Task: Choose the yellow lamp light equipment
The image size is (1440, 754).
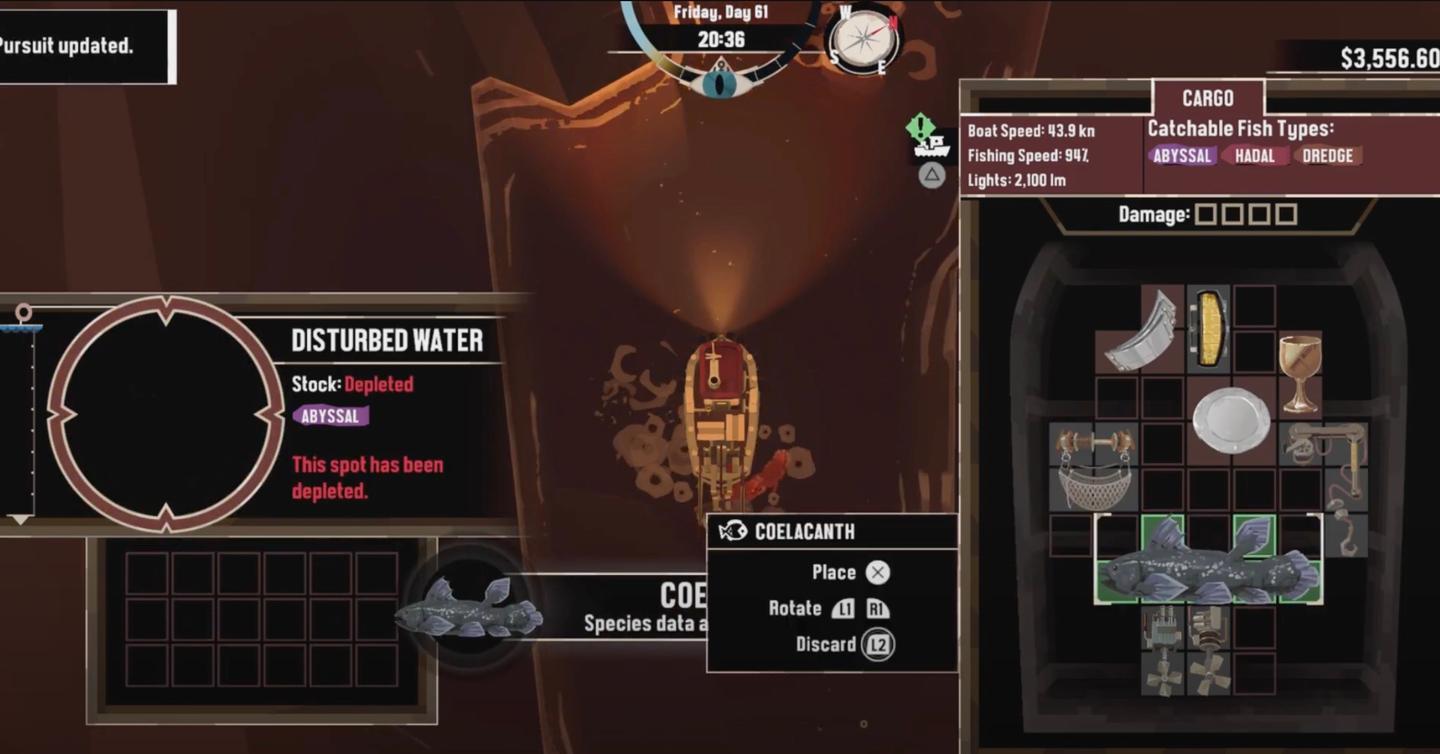Action: coord(1210,329)
